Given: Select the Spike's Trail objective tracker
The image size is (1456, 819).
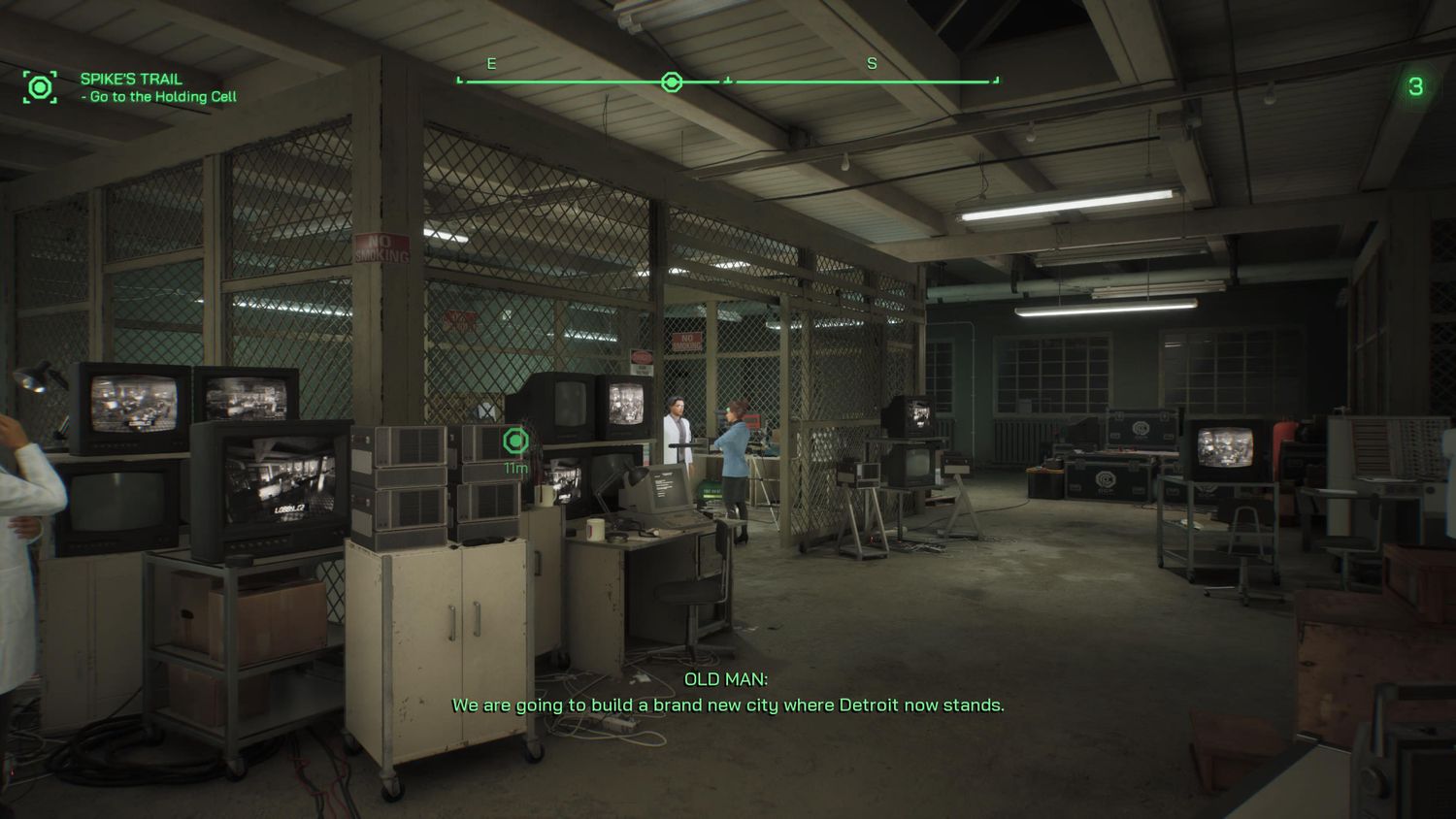Looking at the screenshot, I should click(x=158, y=87).
